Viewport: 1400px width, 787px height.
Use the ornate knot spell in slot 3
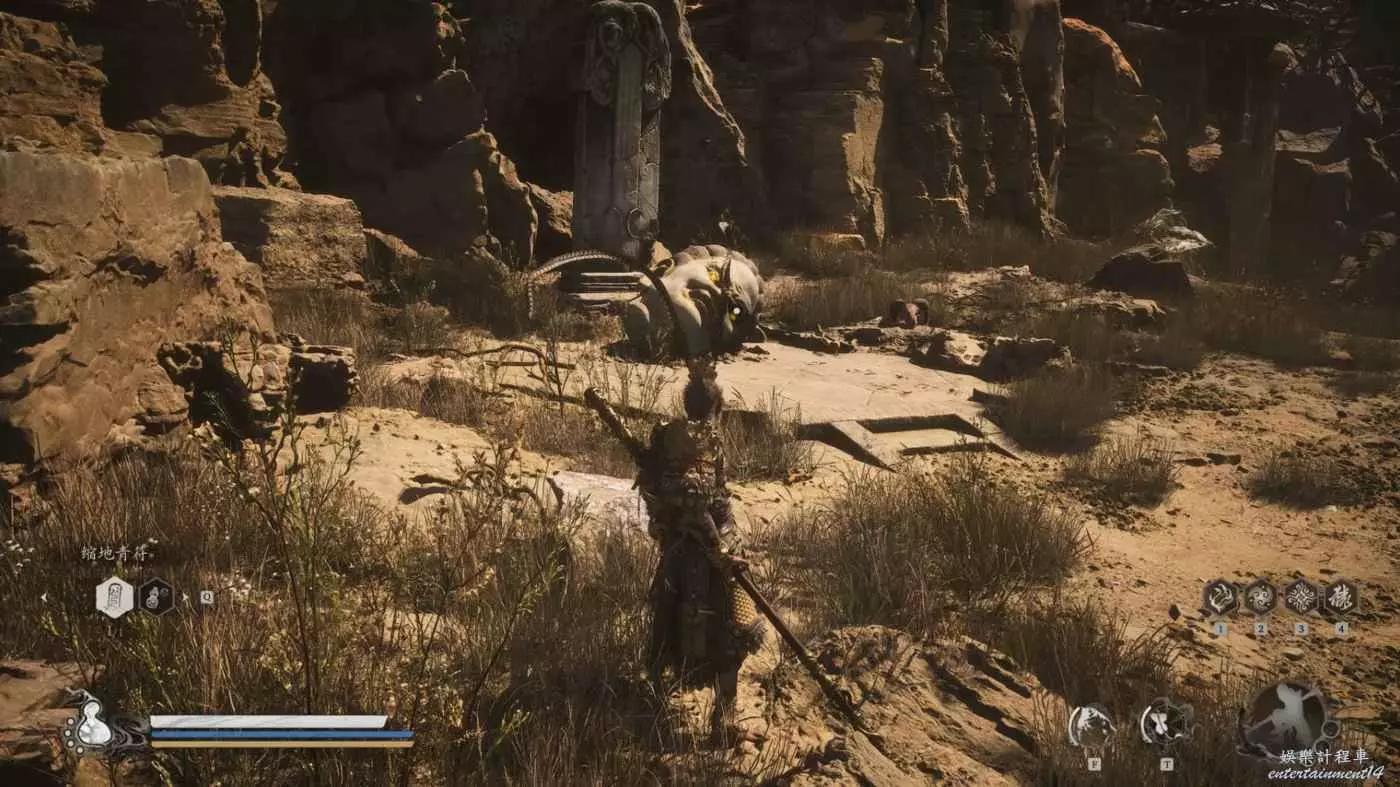tap(1300, 597)
